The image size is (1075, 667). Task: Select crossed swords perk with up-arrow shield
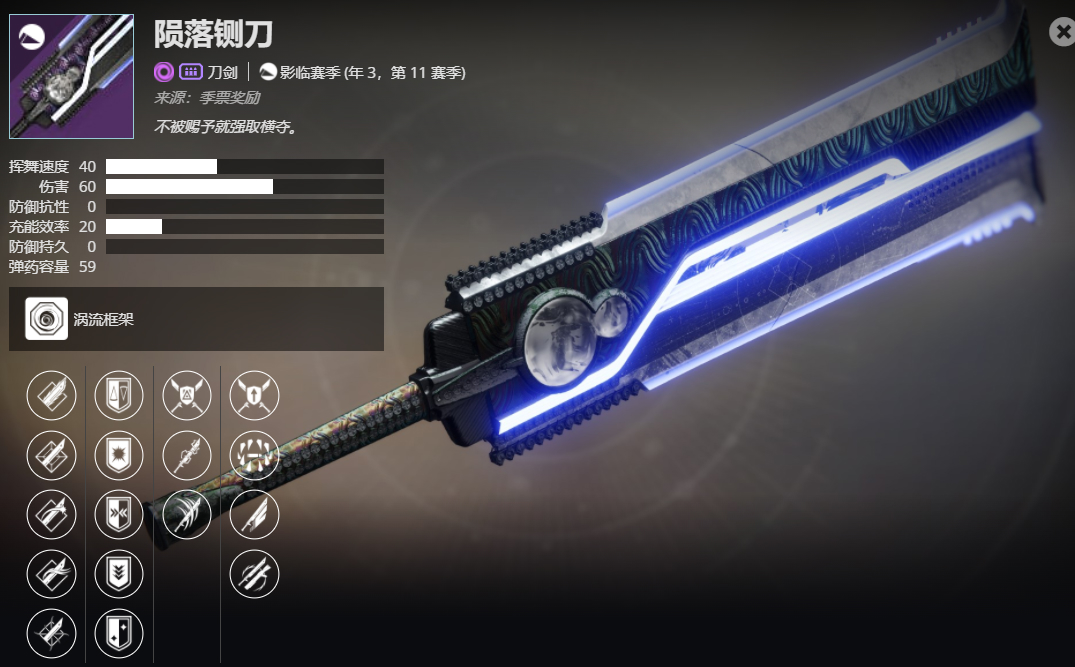coord(255,396)
